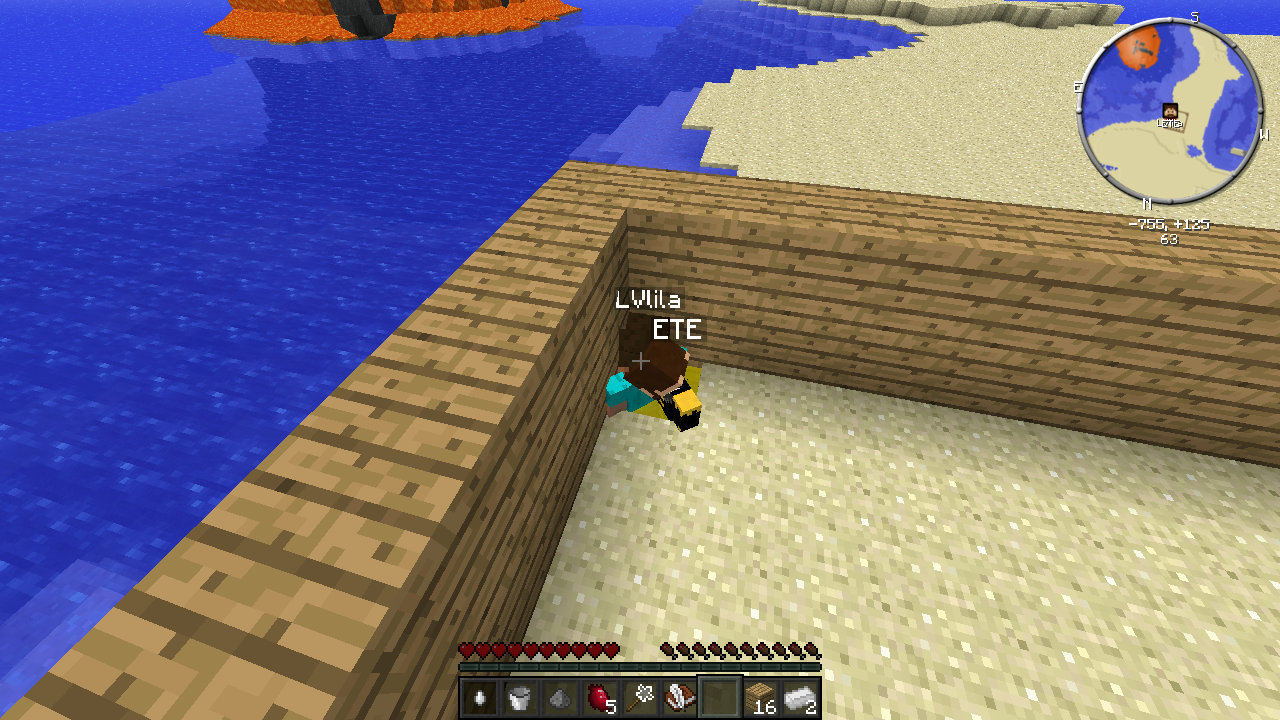Viewport: 1280px width, 720px height.
Task: Click the player head marker on minimap
Action: pos(1169,111)
